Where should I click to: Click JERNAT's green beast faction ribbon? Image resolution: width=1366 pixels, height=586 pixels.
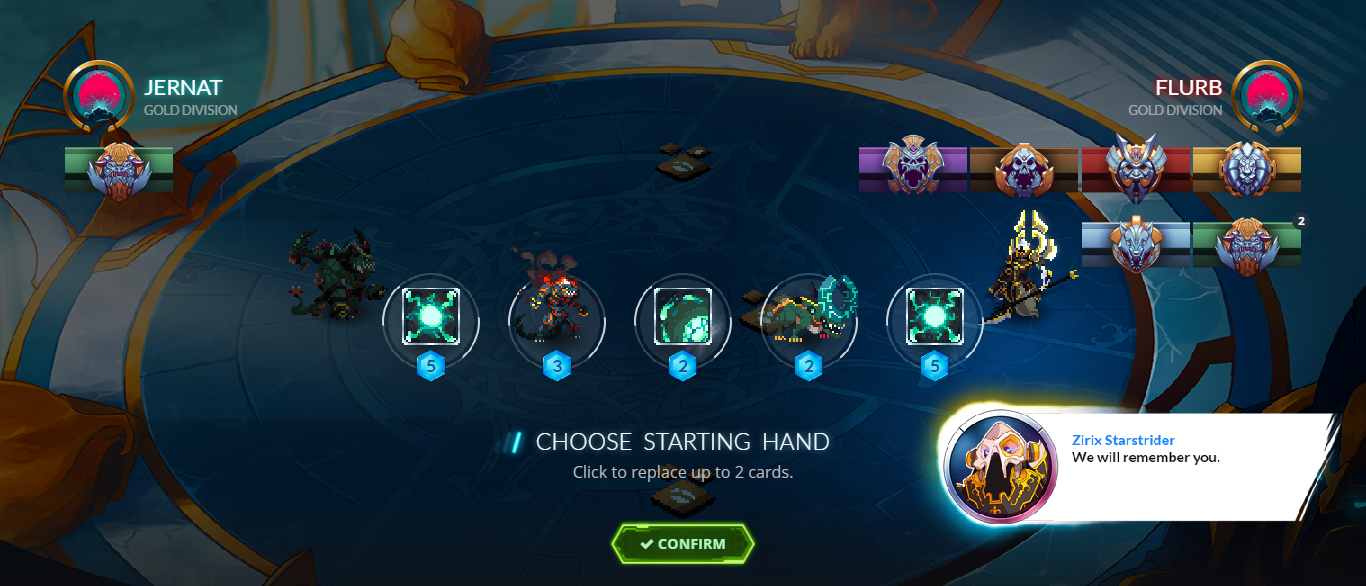(x=119, y=169)
